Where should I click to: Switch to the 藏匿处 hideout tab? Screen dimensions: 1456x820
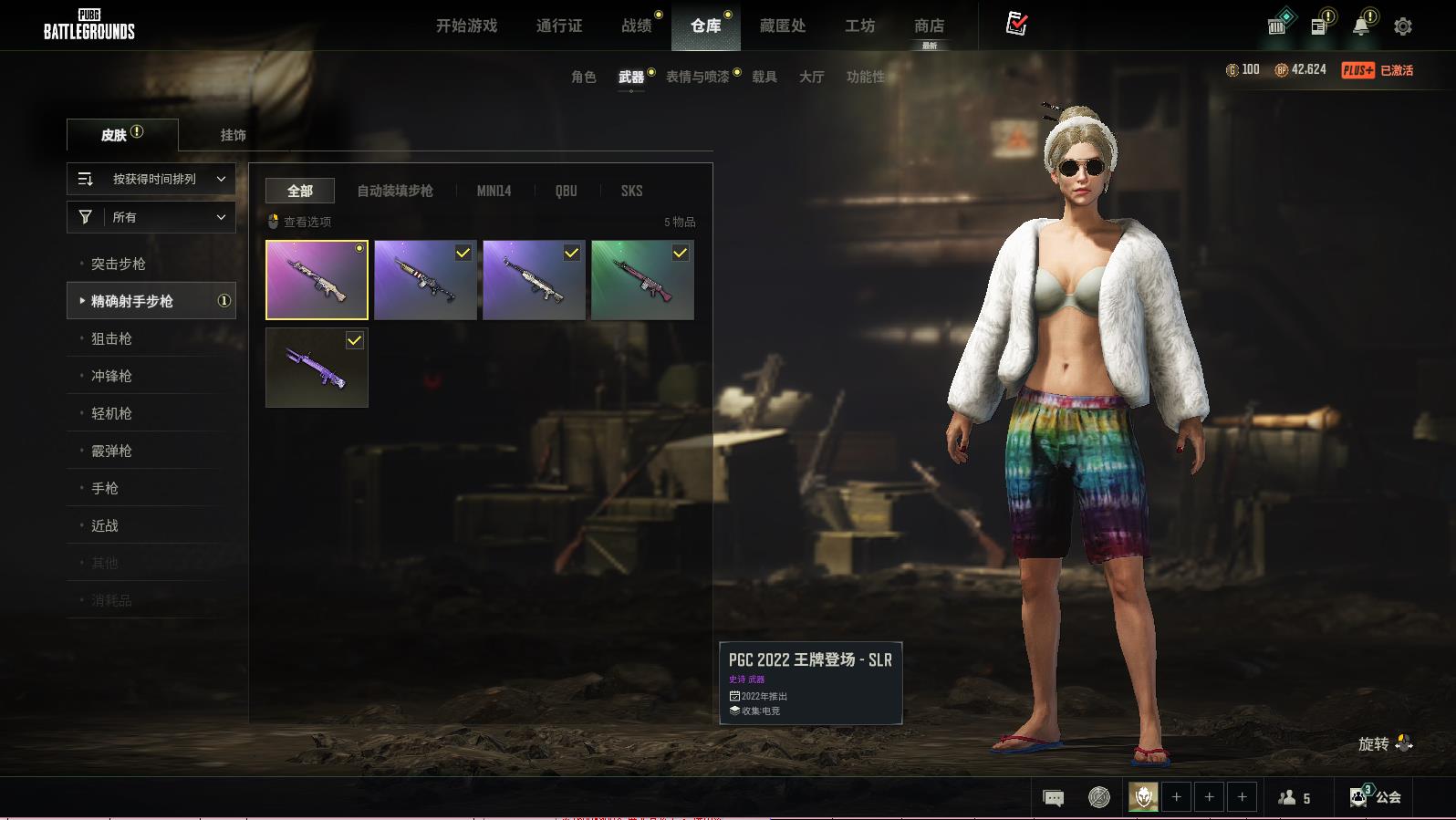tap(782, 26)
